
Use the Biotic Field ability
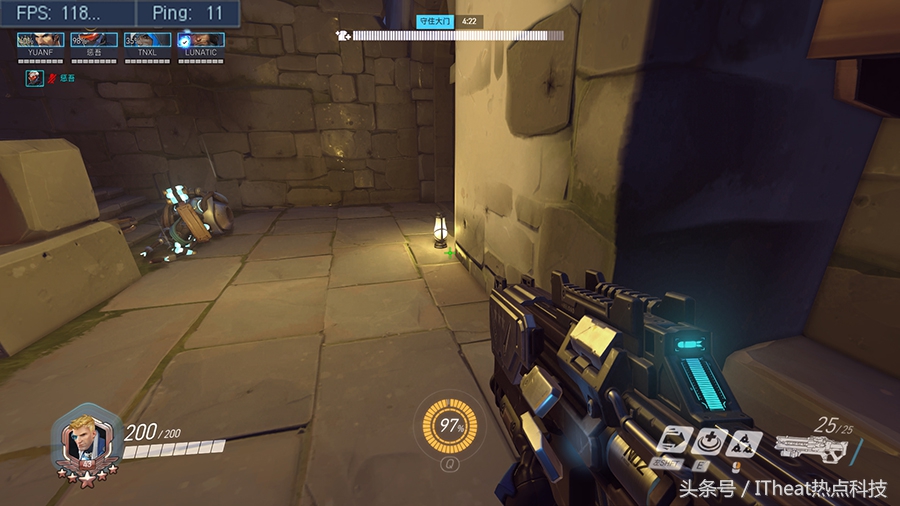[712, 440]
